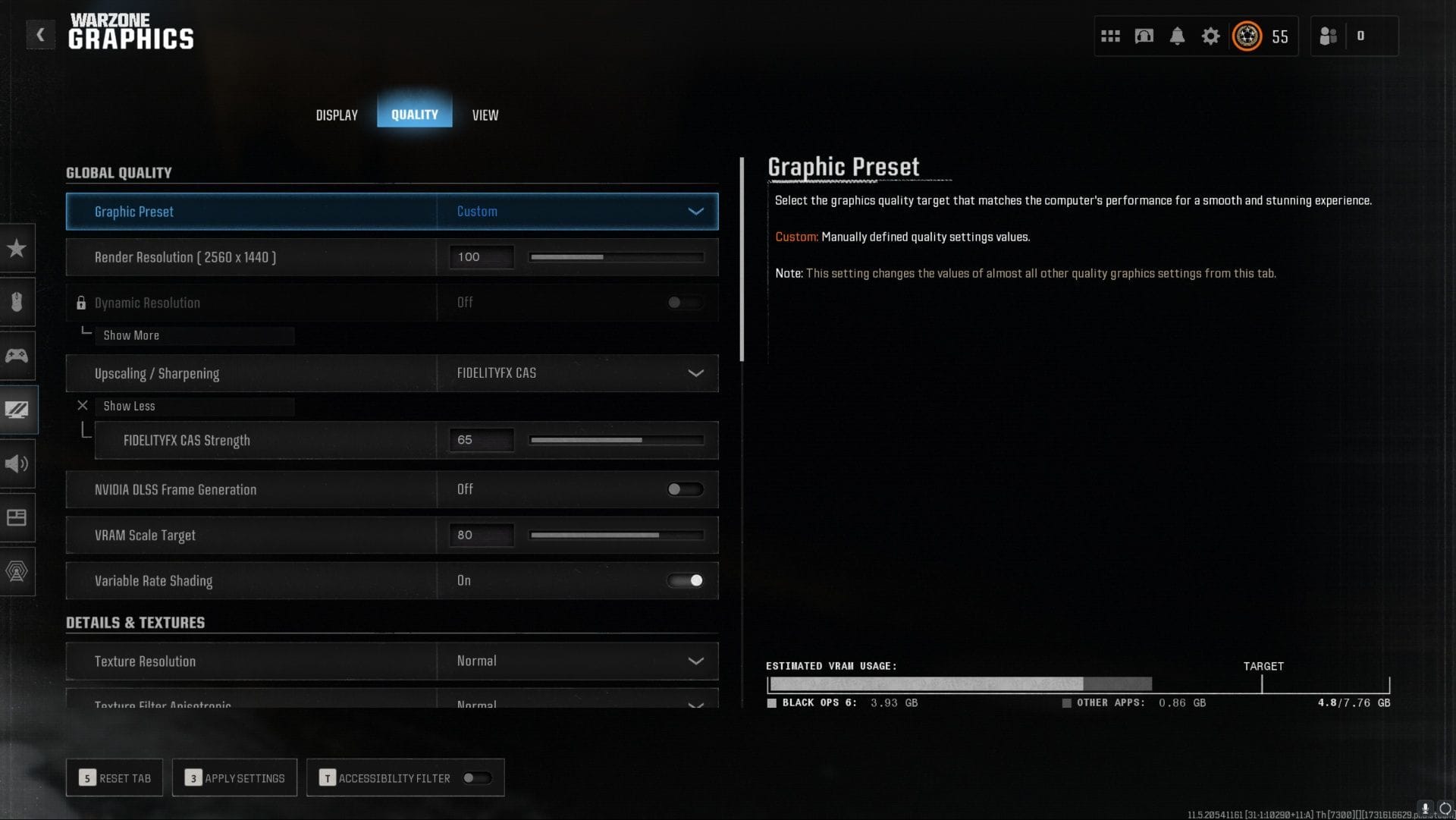Screen dimensions: 1456x820
Task: Open the Favorites settings section via star icon
Action: pos(16,248)
